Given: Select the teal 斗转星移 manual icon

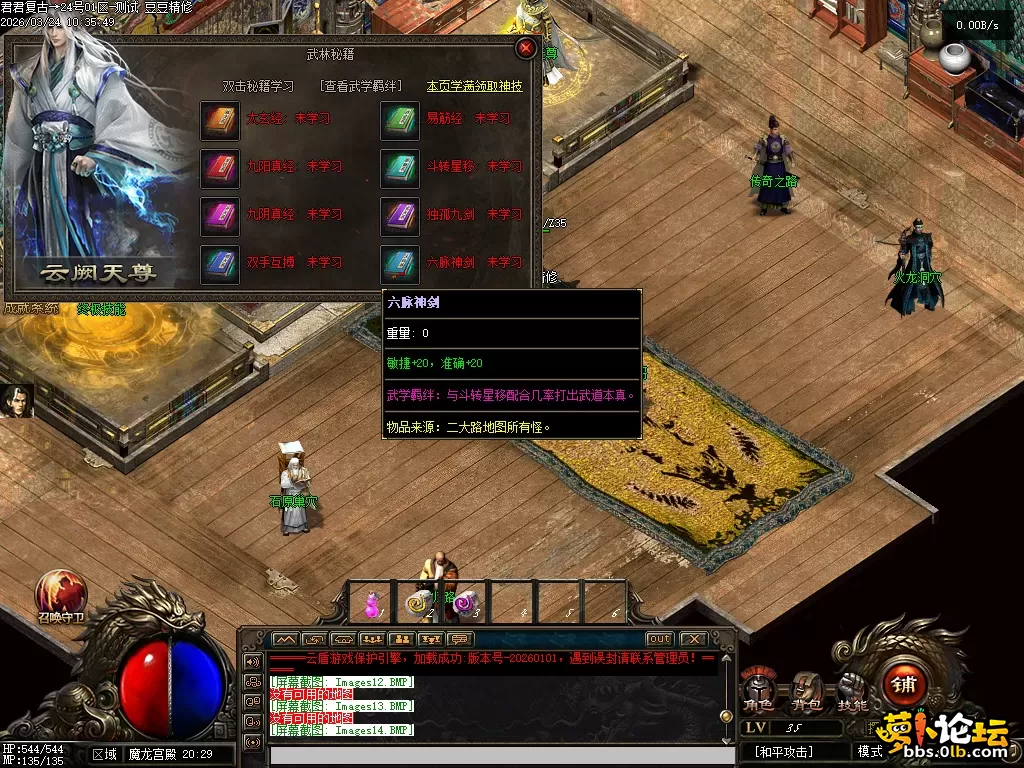Looking at the screenshot, I should point(400,167).
